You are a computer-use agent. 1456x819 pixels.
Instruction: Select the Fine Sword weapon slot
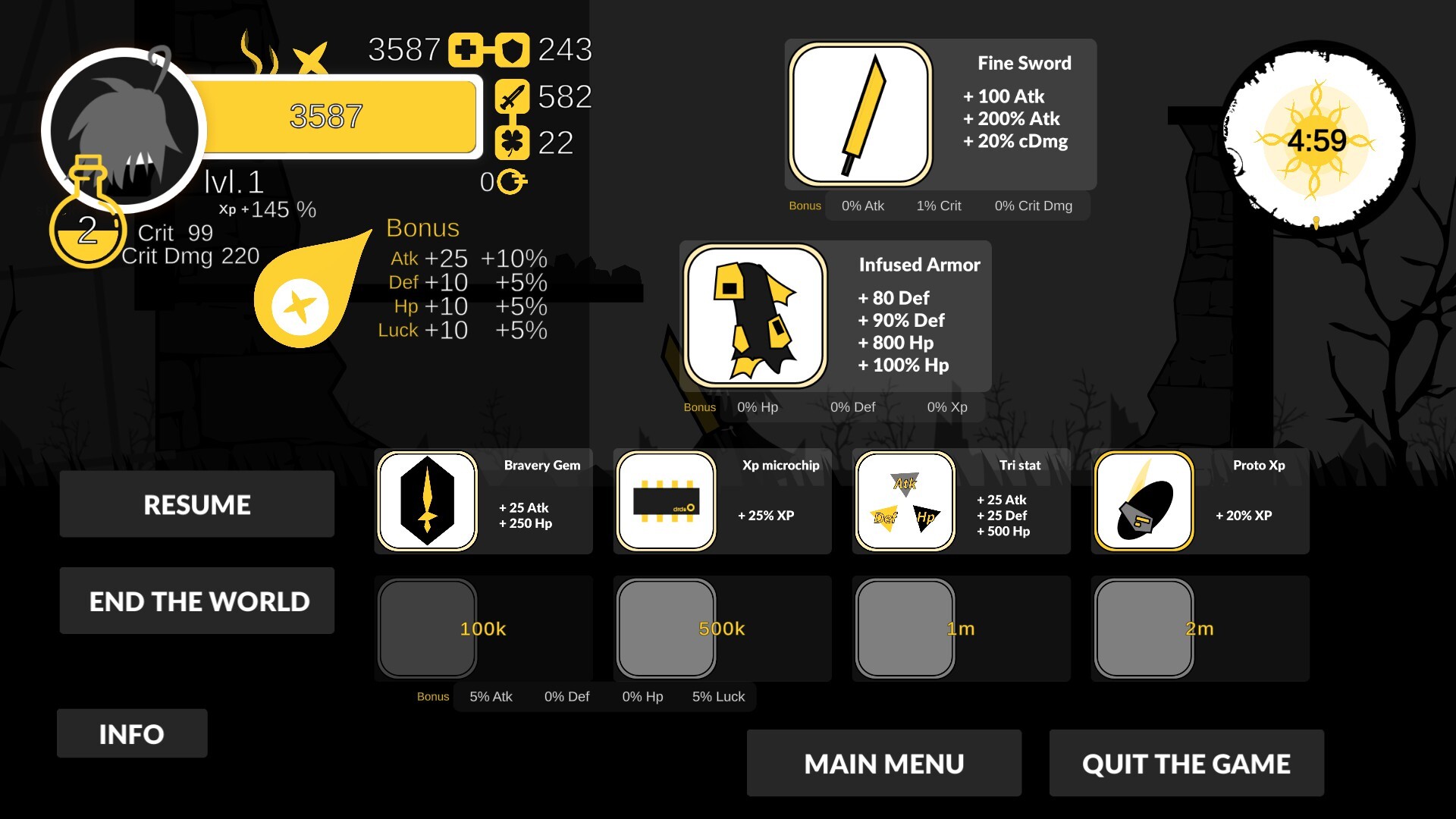click(x=860, y=115)
